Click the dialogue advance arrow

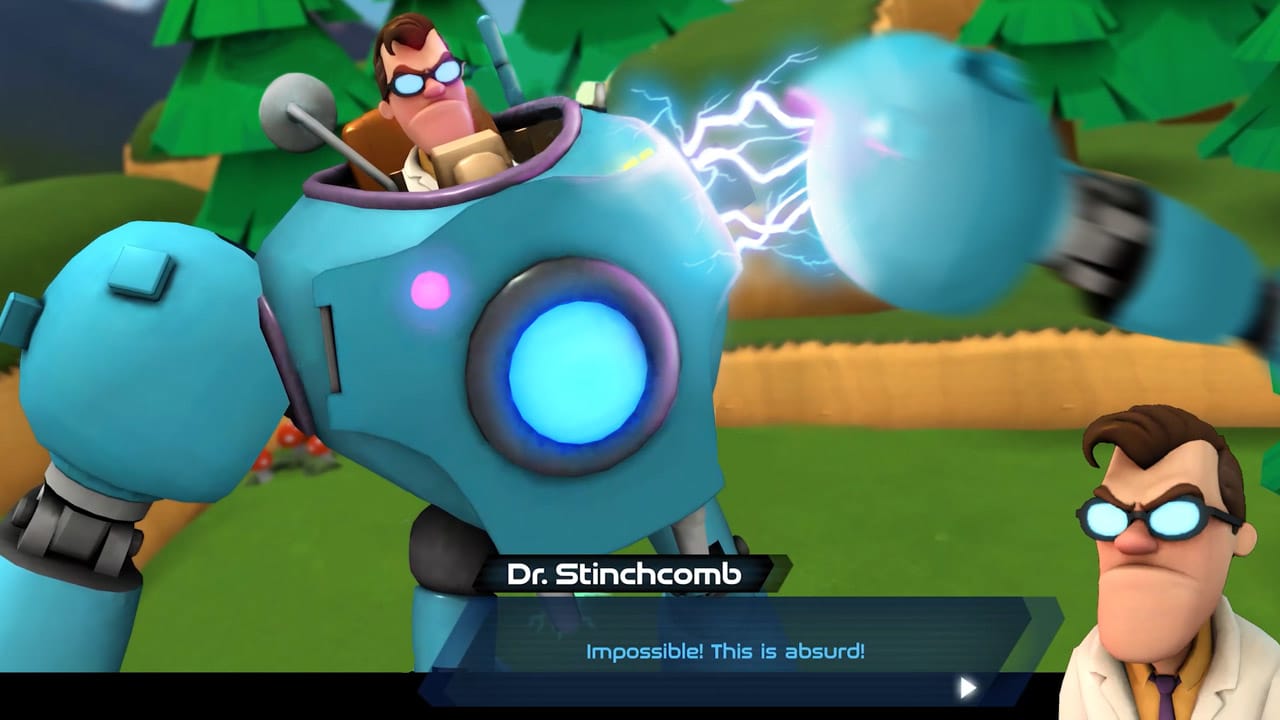(x=967, y=687)
